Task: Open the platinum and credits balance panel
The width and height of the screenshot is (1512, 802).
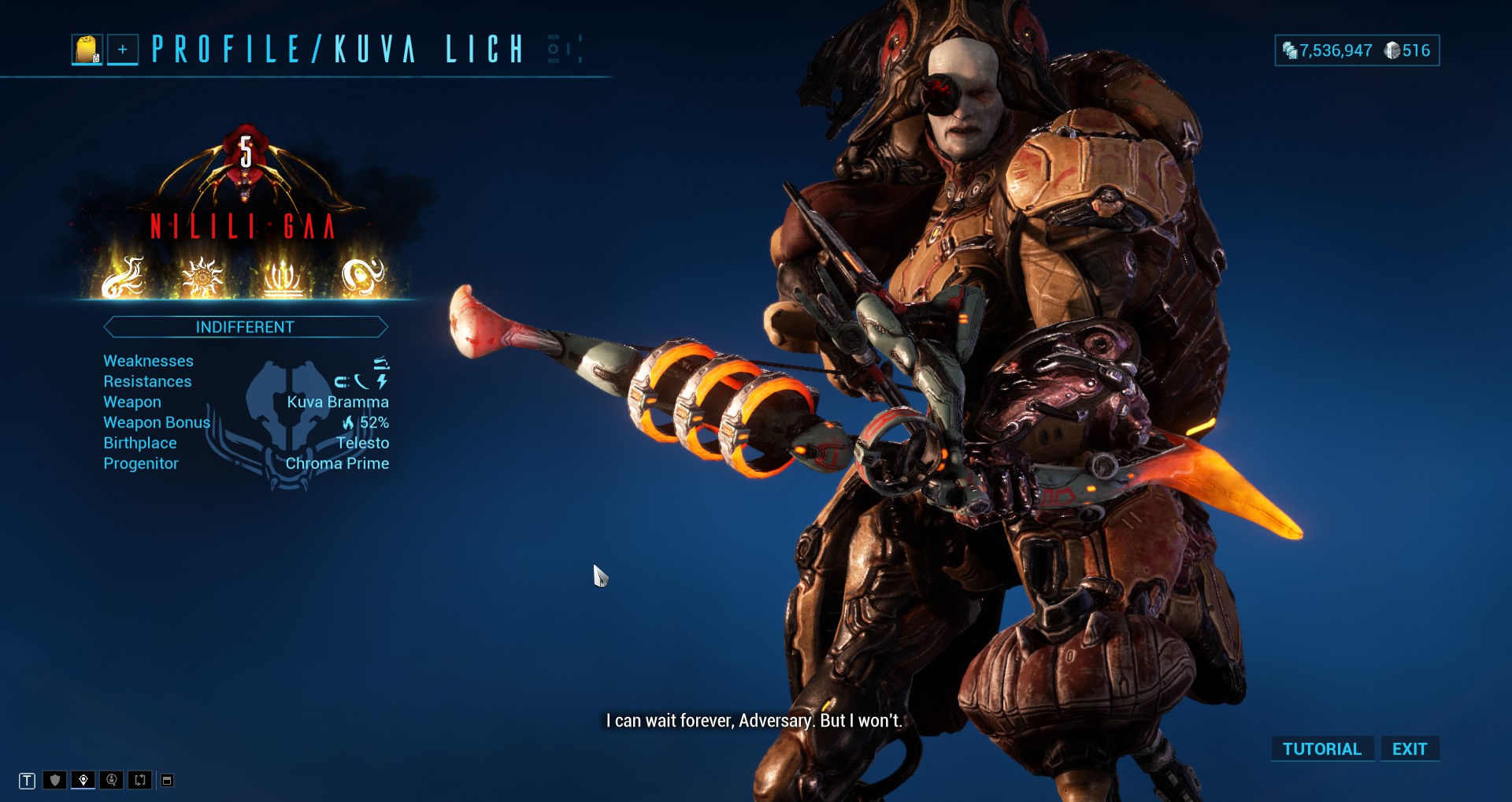Action: click(x=1356, y=50)
